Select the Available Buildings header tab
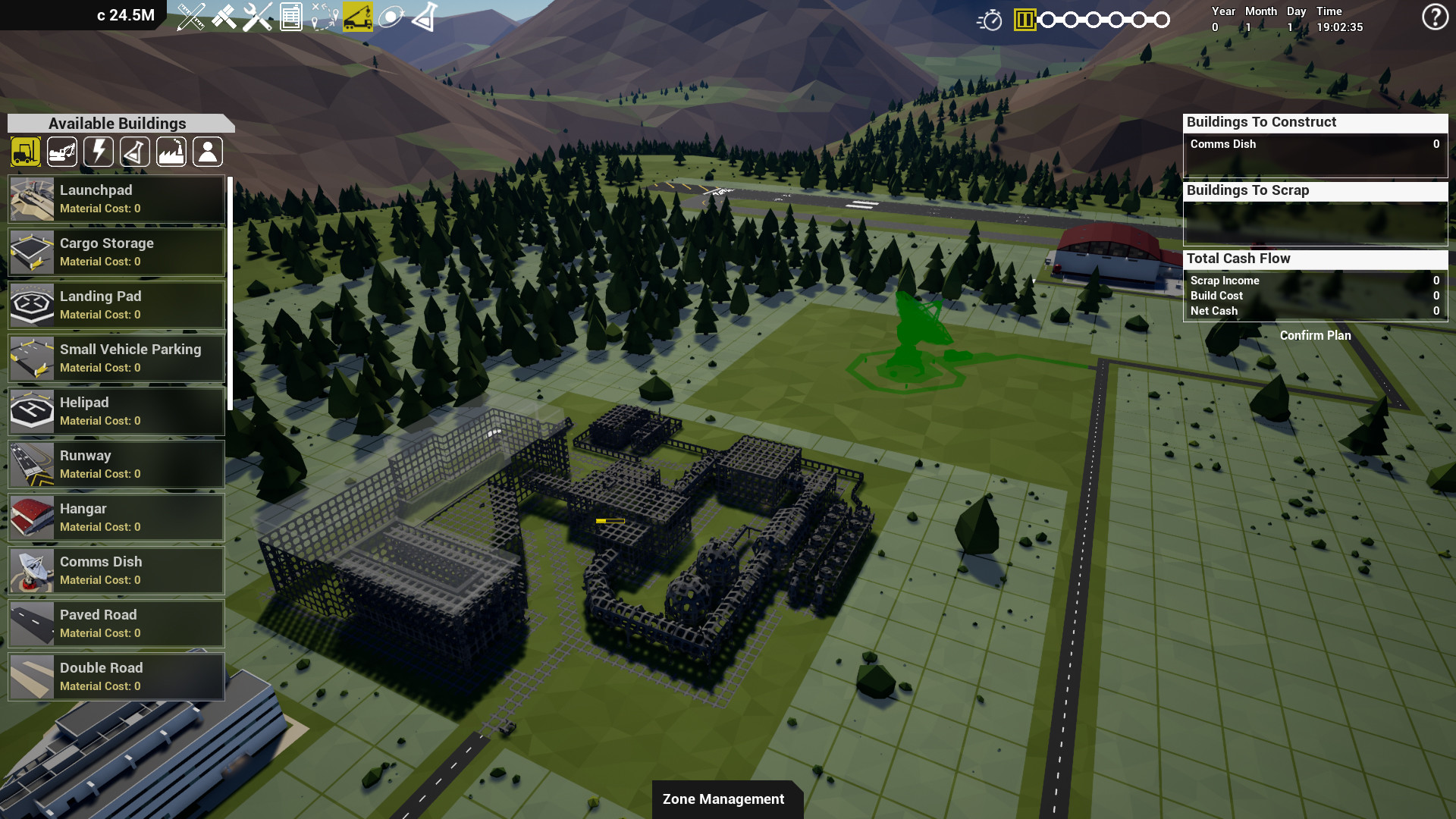This screenshot has width=1456, height=819. [x=117, y=123]
